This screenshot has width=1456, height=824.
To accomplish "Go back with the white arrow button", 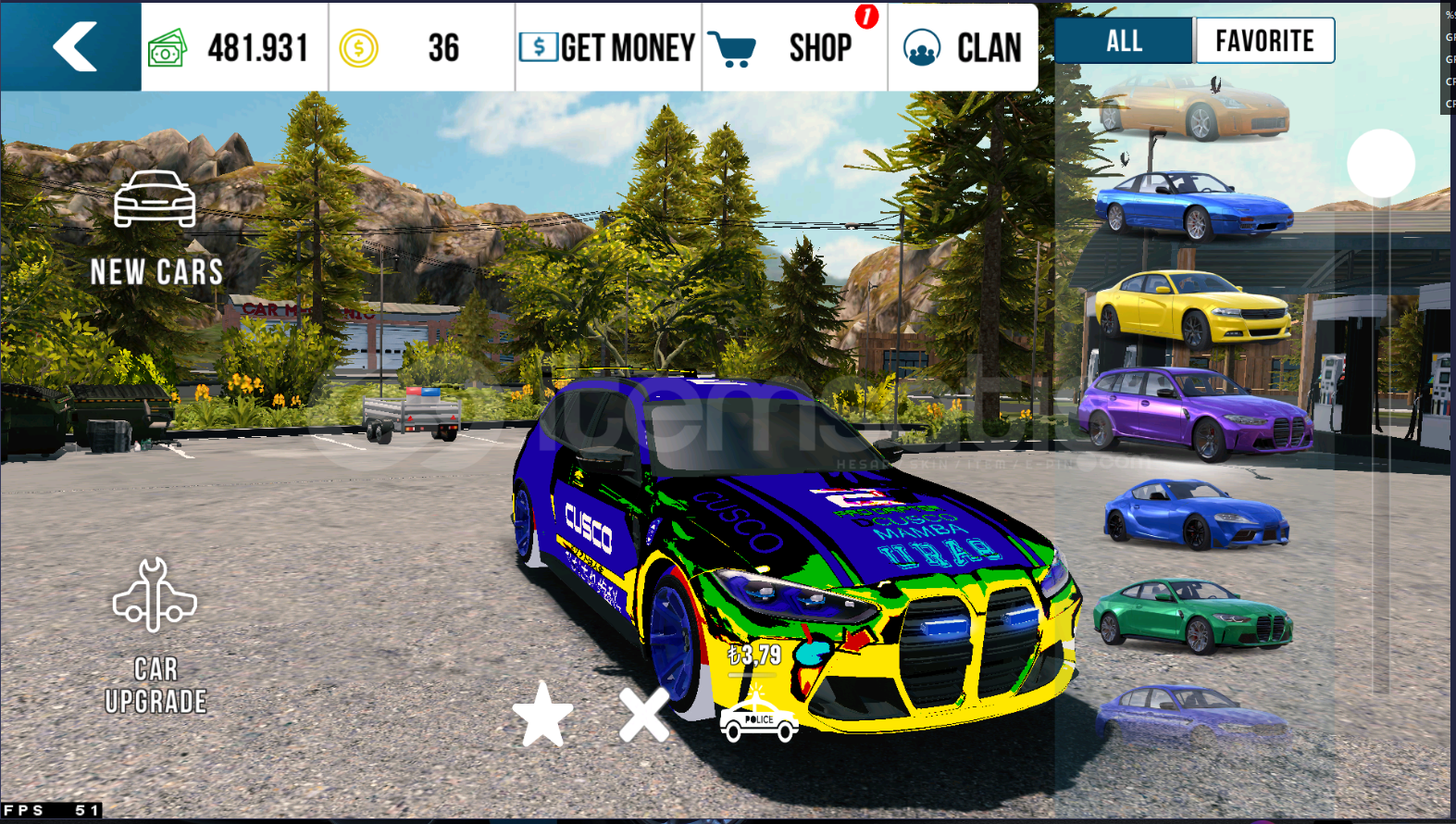I will (x=72, y=46).
